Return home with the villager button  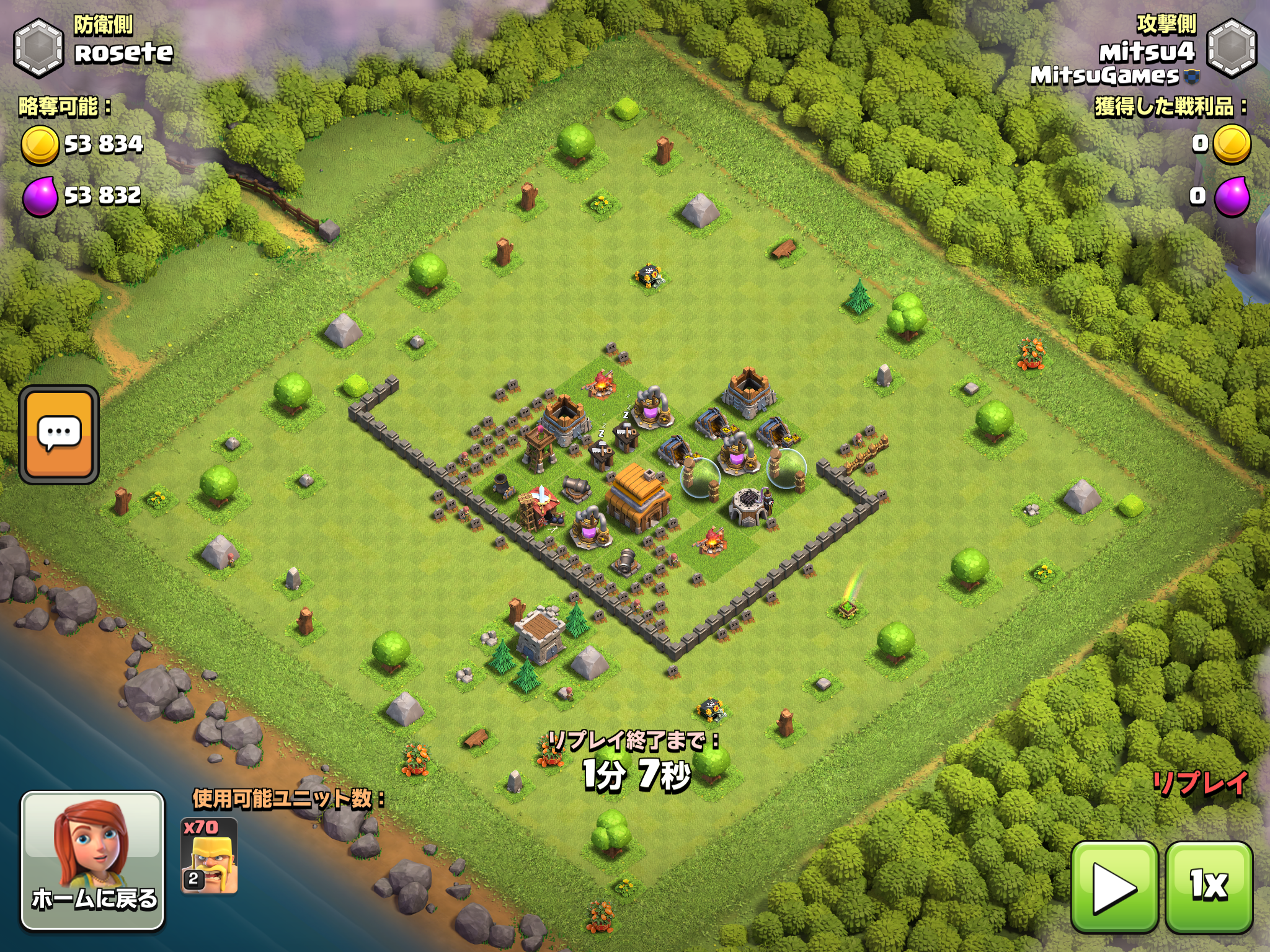93,861
